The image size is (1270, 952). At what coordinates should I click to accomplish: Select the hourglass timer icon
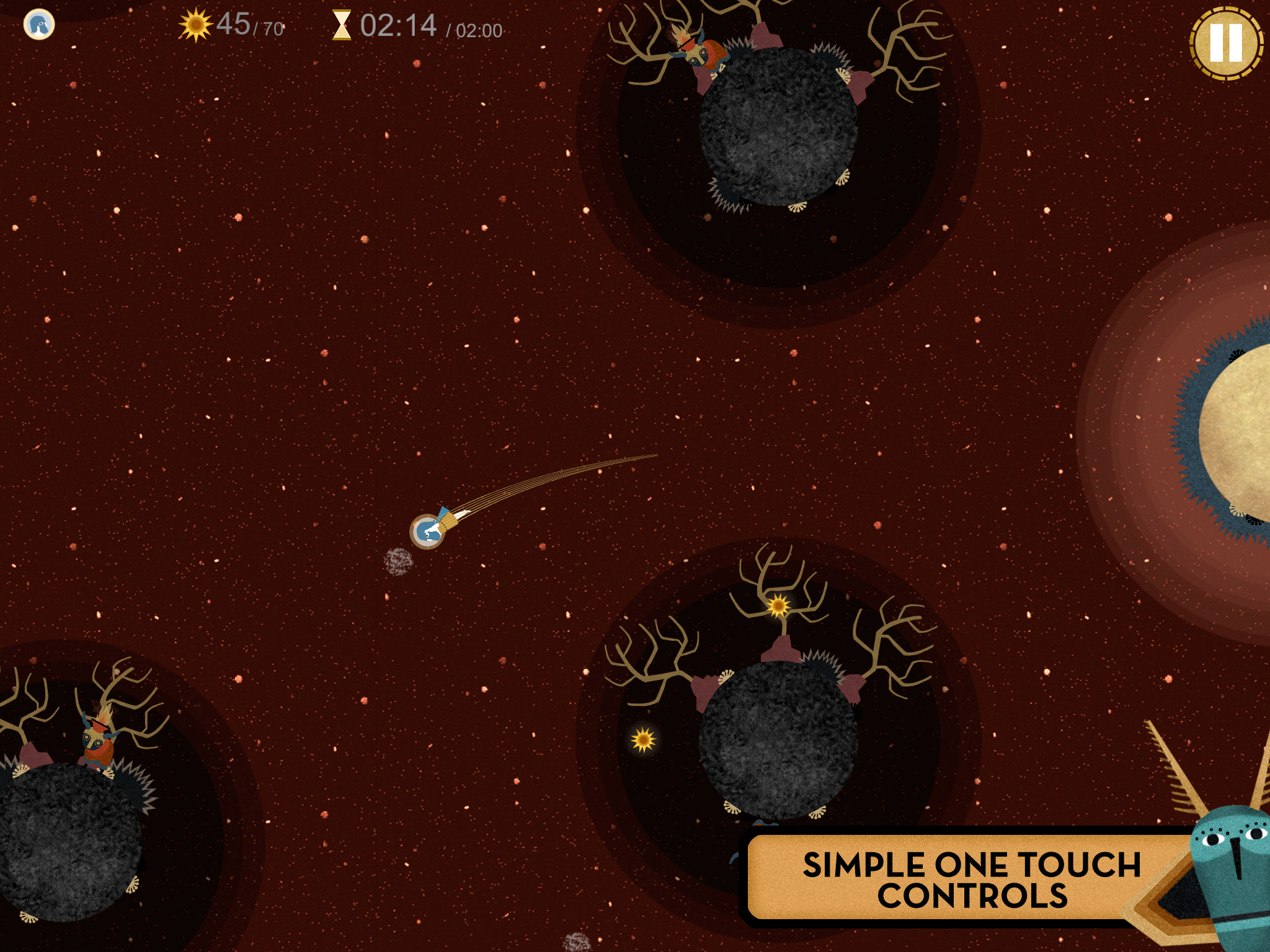pos(342,25)
